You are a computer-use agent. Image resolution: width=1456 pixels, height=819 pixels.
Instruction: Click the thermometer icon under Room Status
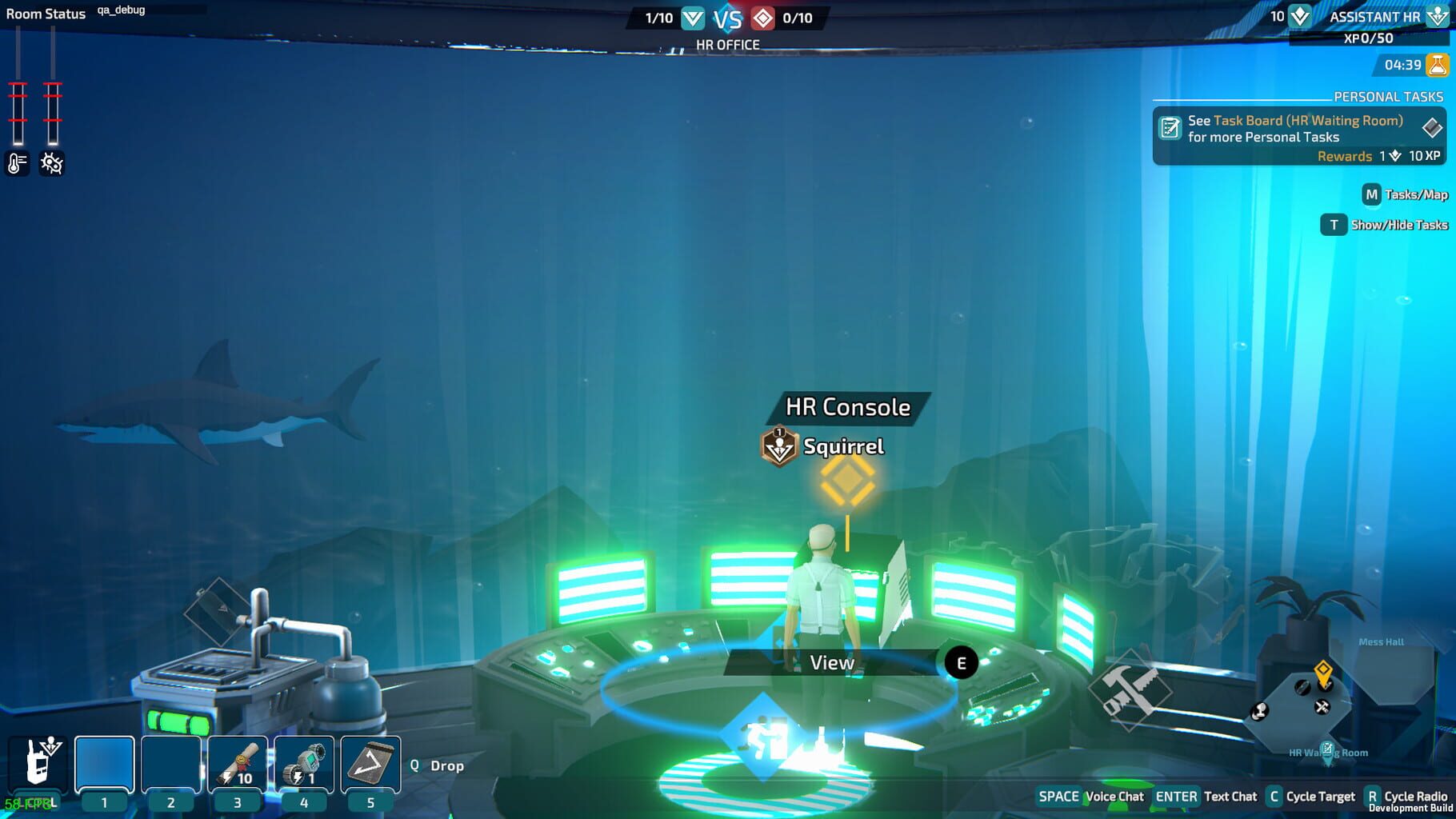(x=16, y=162)
